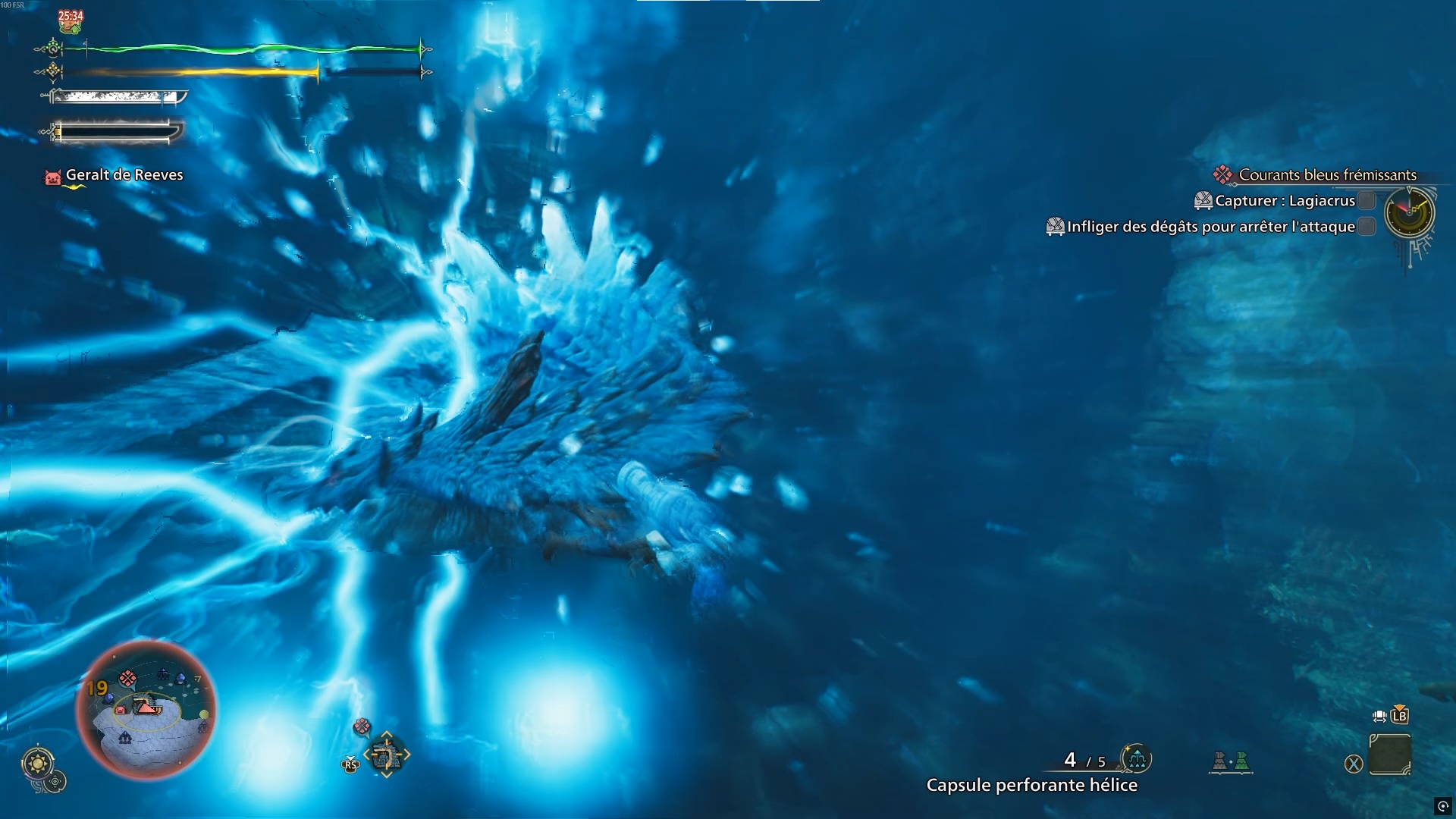Toggle the red pips cluster above the RS icon
1456x819 pixels.
click(x=362, y=726)
